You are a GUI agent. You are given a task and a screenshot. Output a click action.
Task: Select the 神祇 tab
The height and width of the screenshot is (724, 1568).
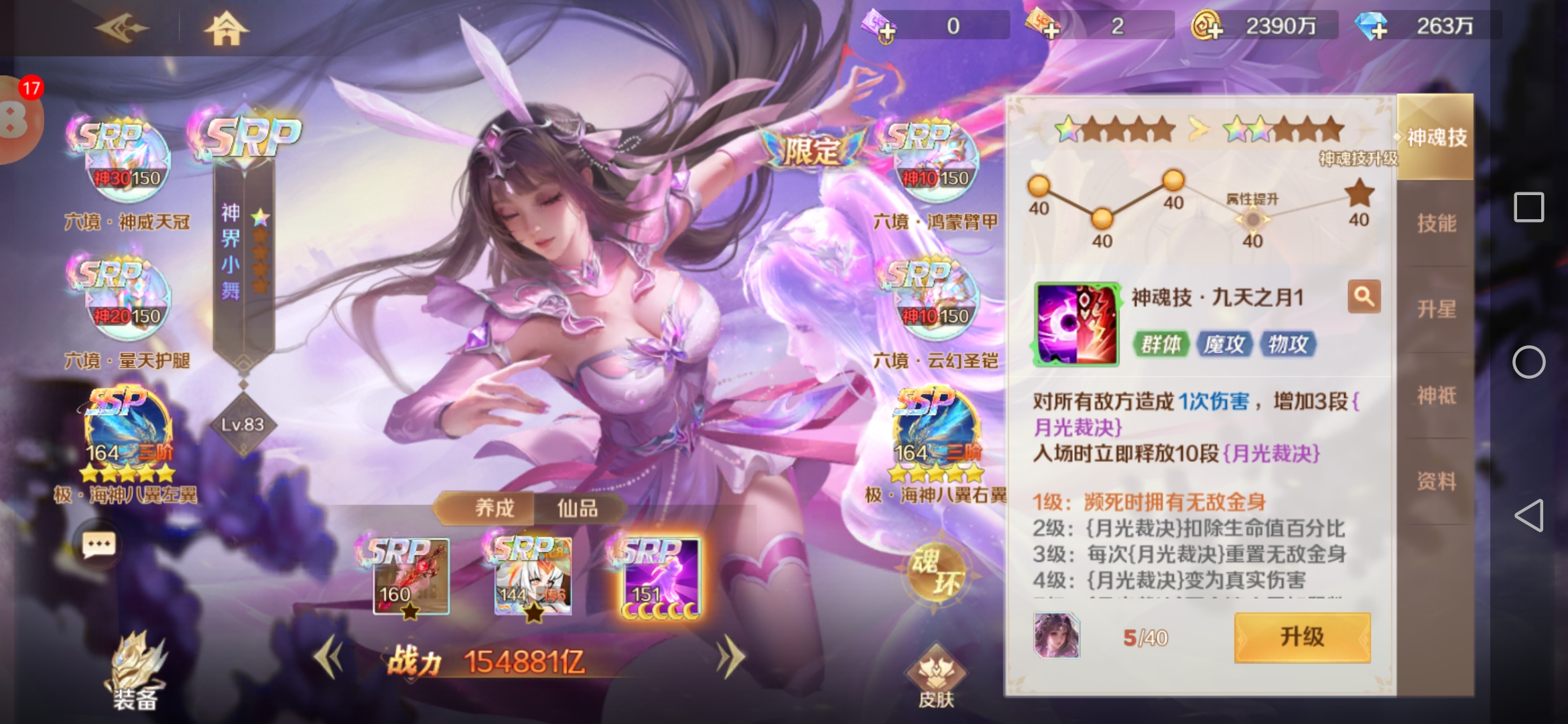(x=1436, y=396)
